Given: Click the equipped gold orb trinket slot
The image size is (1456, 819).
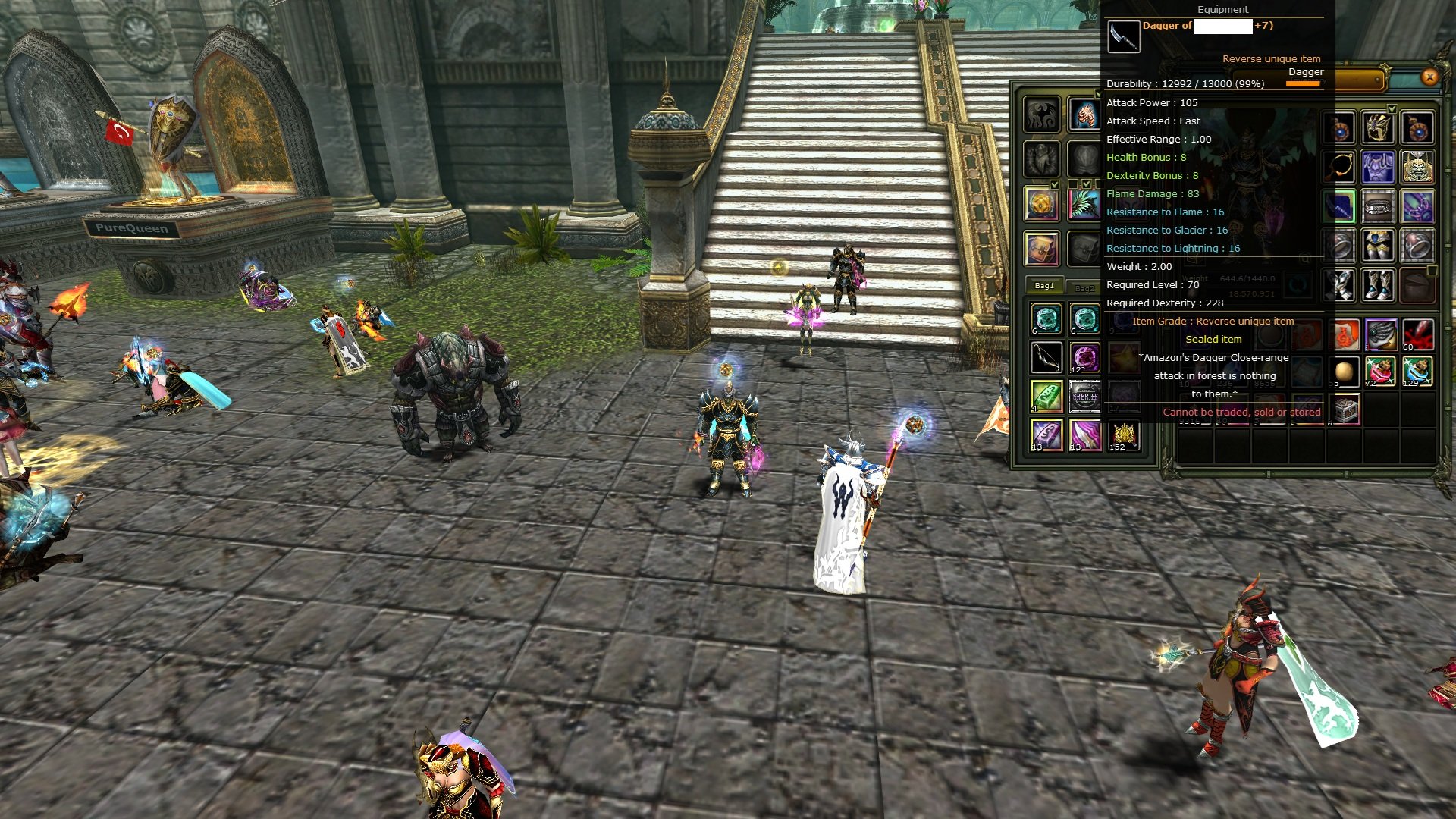Looking at the screenshot, I should click(1042, 203).
